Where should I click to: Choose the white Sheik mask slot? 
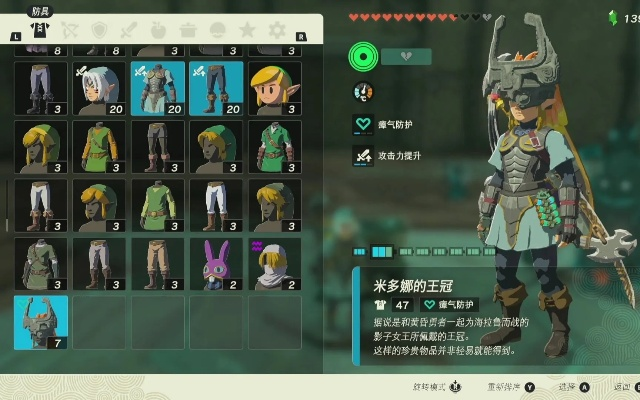(274, 264)
